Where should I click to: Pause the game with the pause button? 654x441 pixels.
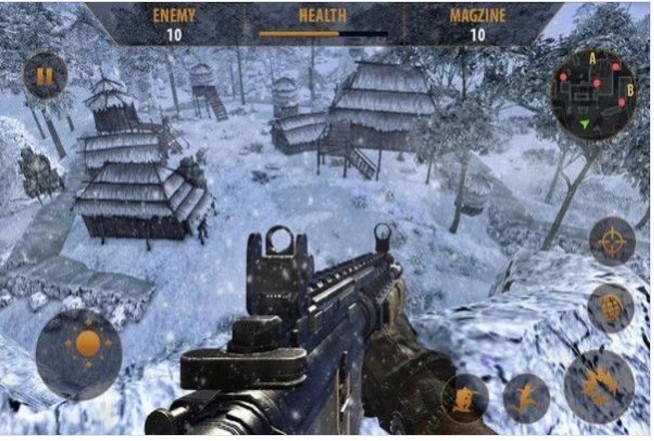(45, 75)
